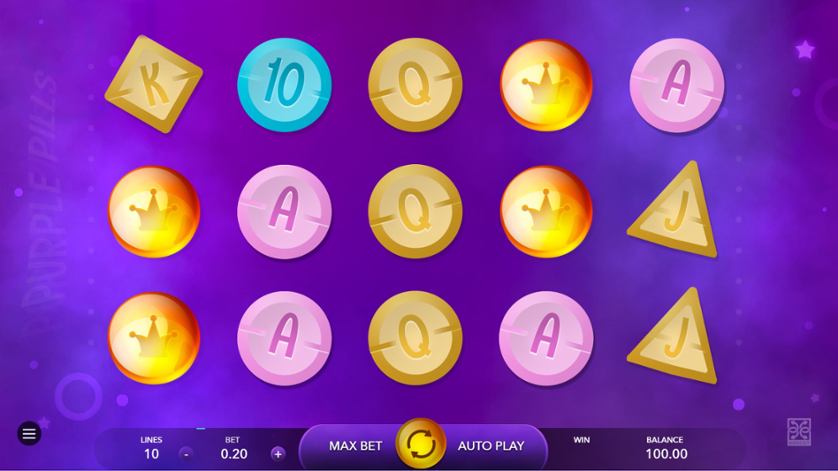This screenshot has width=838, height=471.
Task: Spin the reels with the gold button
Action: pos(421,444)
